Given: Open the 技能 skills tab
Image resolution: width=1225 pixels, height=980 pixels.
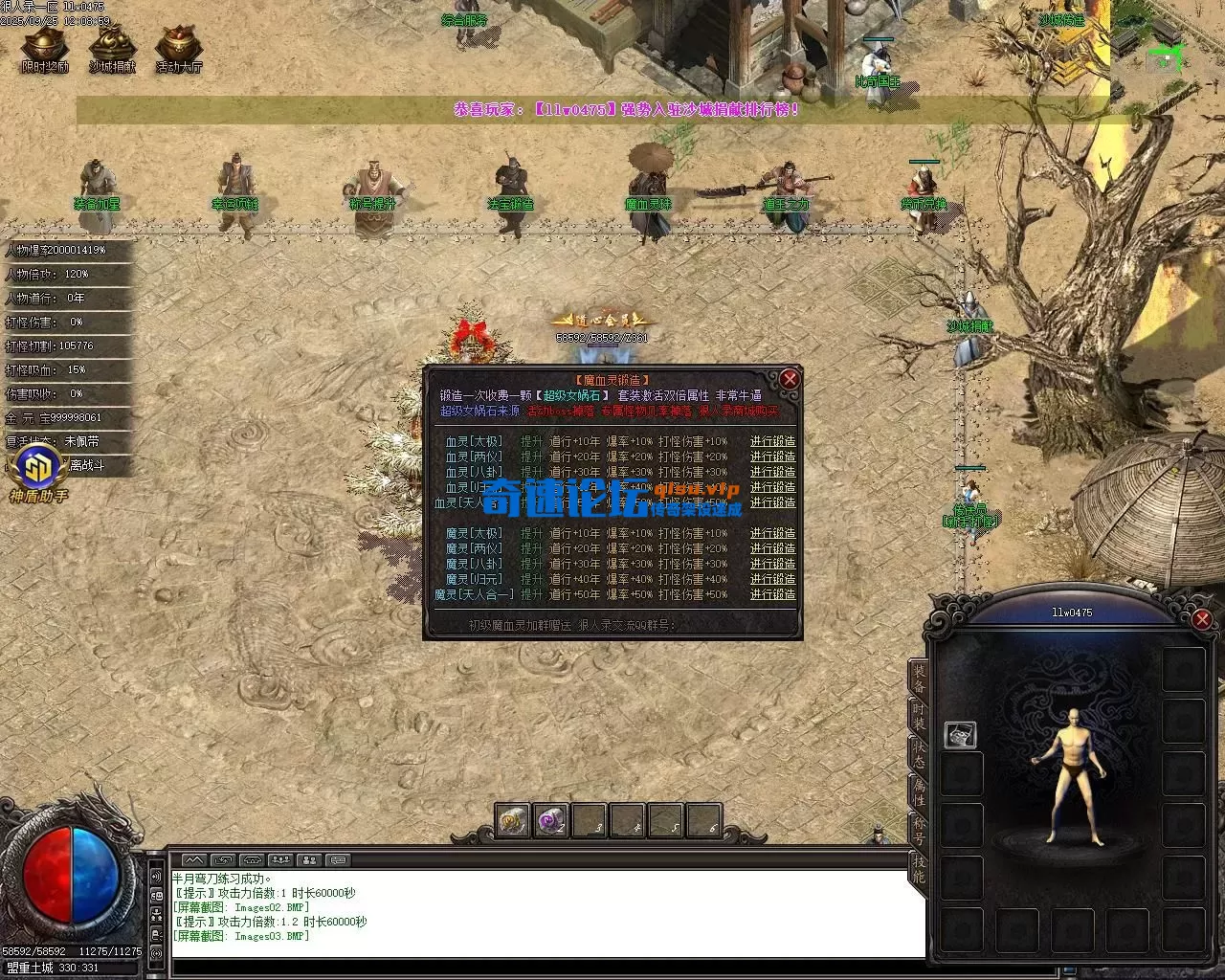Looking at the screenshot, I should pos(919,868).
